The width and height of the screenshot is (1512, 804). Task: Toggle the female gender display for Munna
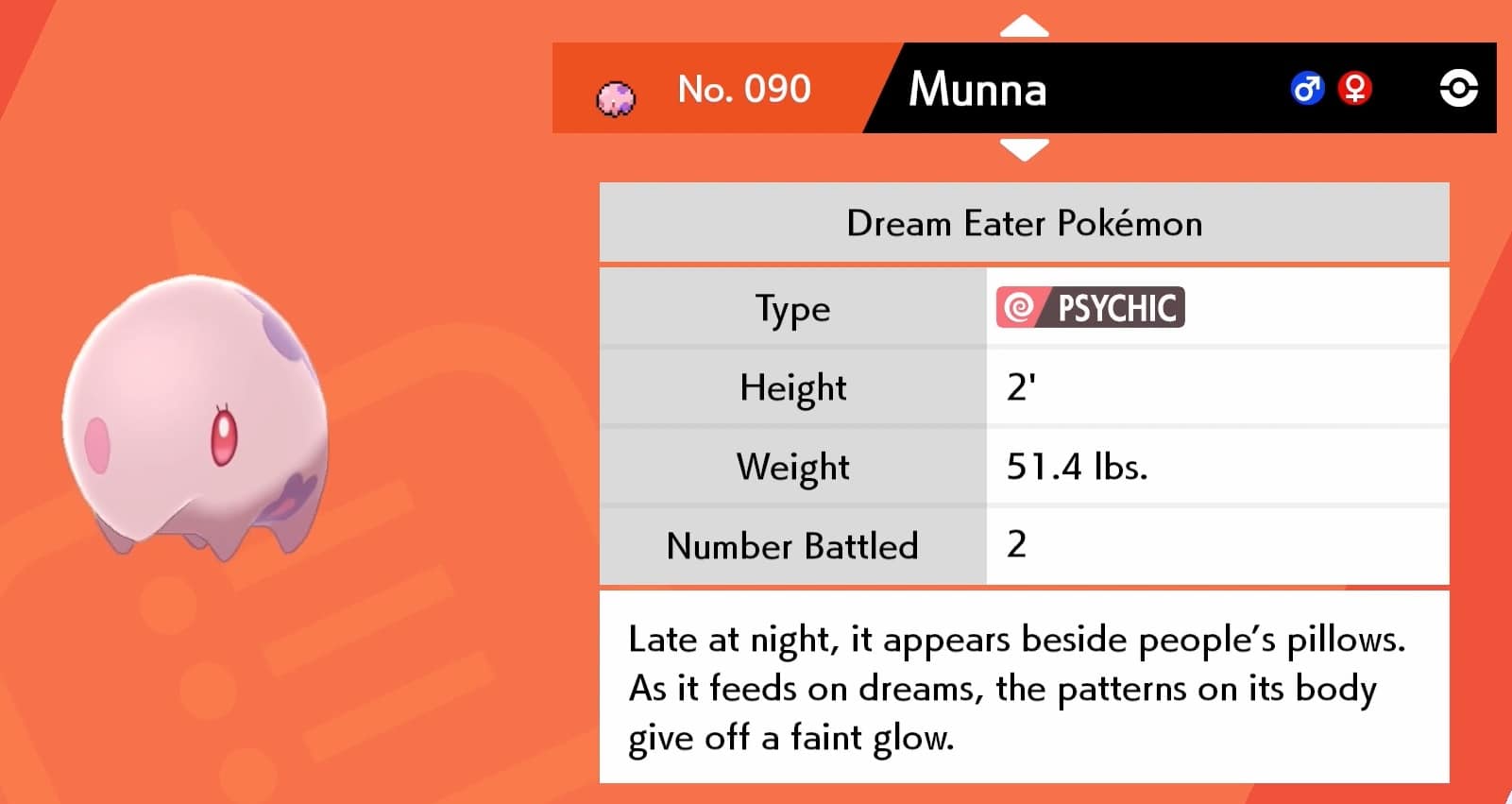[x=1356, y=90]
